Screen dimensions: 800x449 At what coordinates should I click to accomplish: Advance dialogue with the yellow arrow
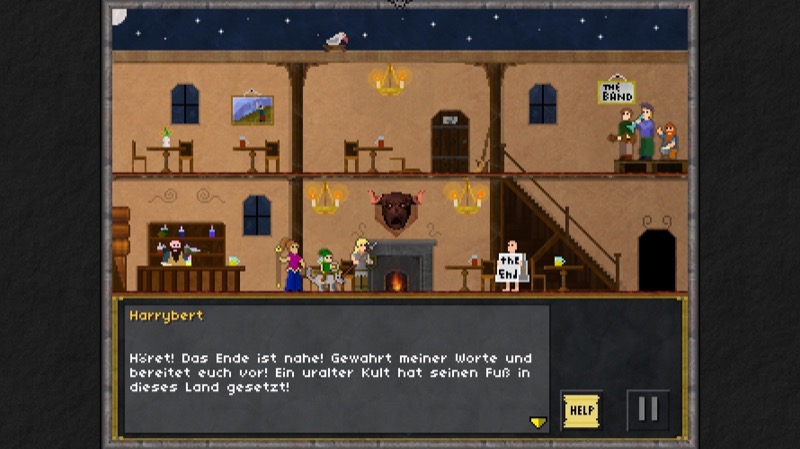[538, 423]
